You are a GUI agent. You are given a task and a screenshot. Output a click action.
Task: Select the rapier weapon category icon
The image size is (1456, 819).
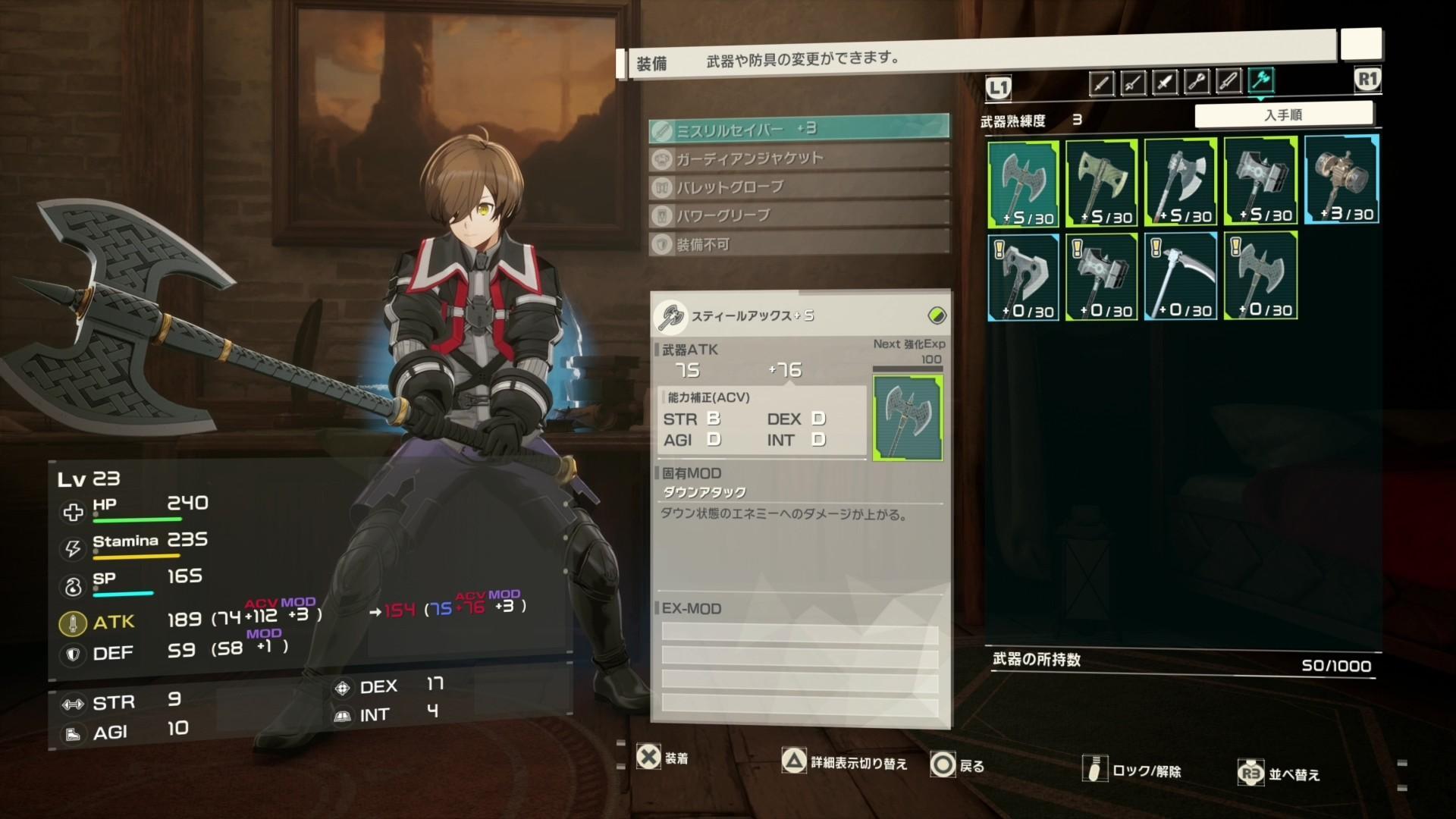pos(1132,80)
